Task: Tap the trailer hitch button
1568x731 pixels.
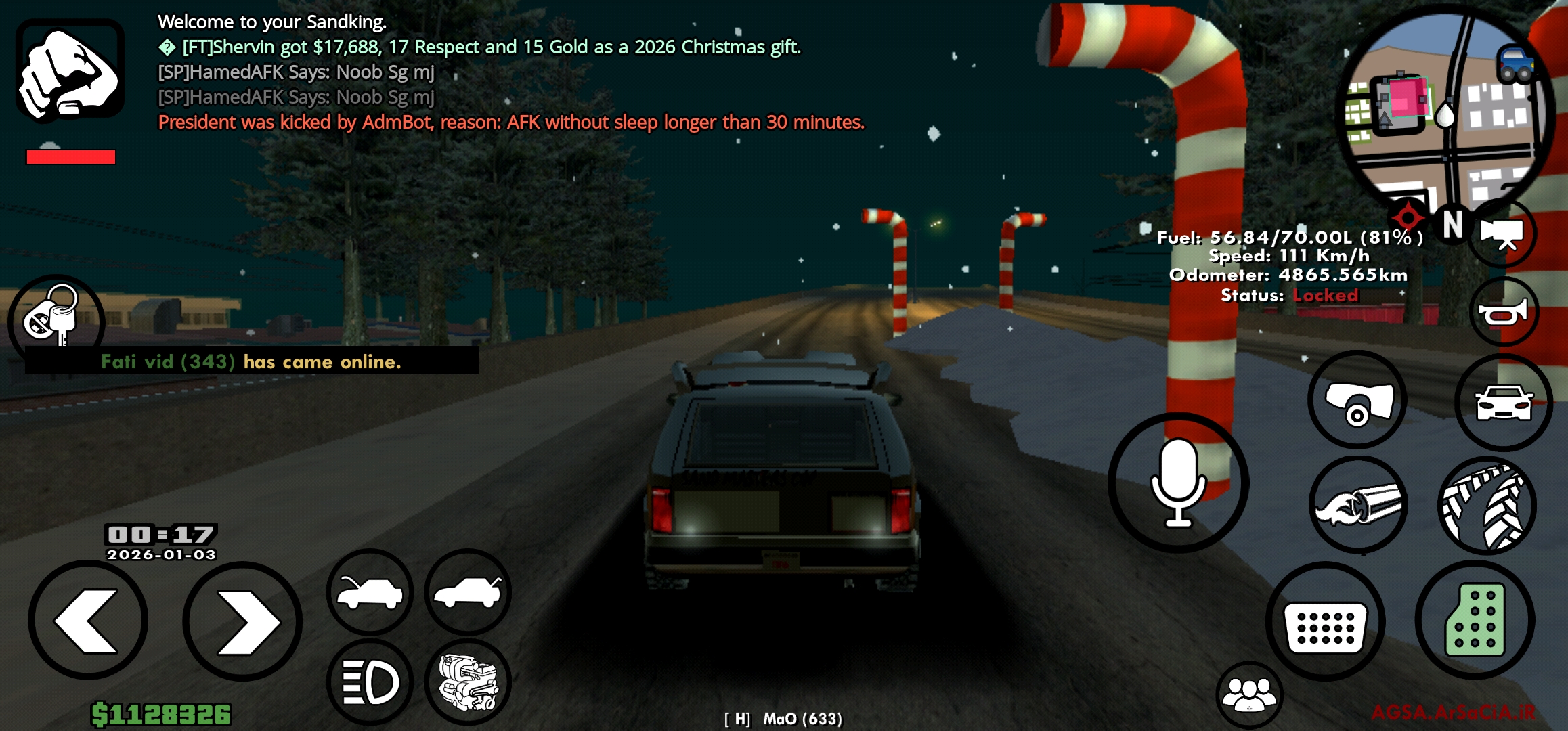Action: coord(1357,399)
